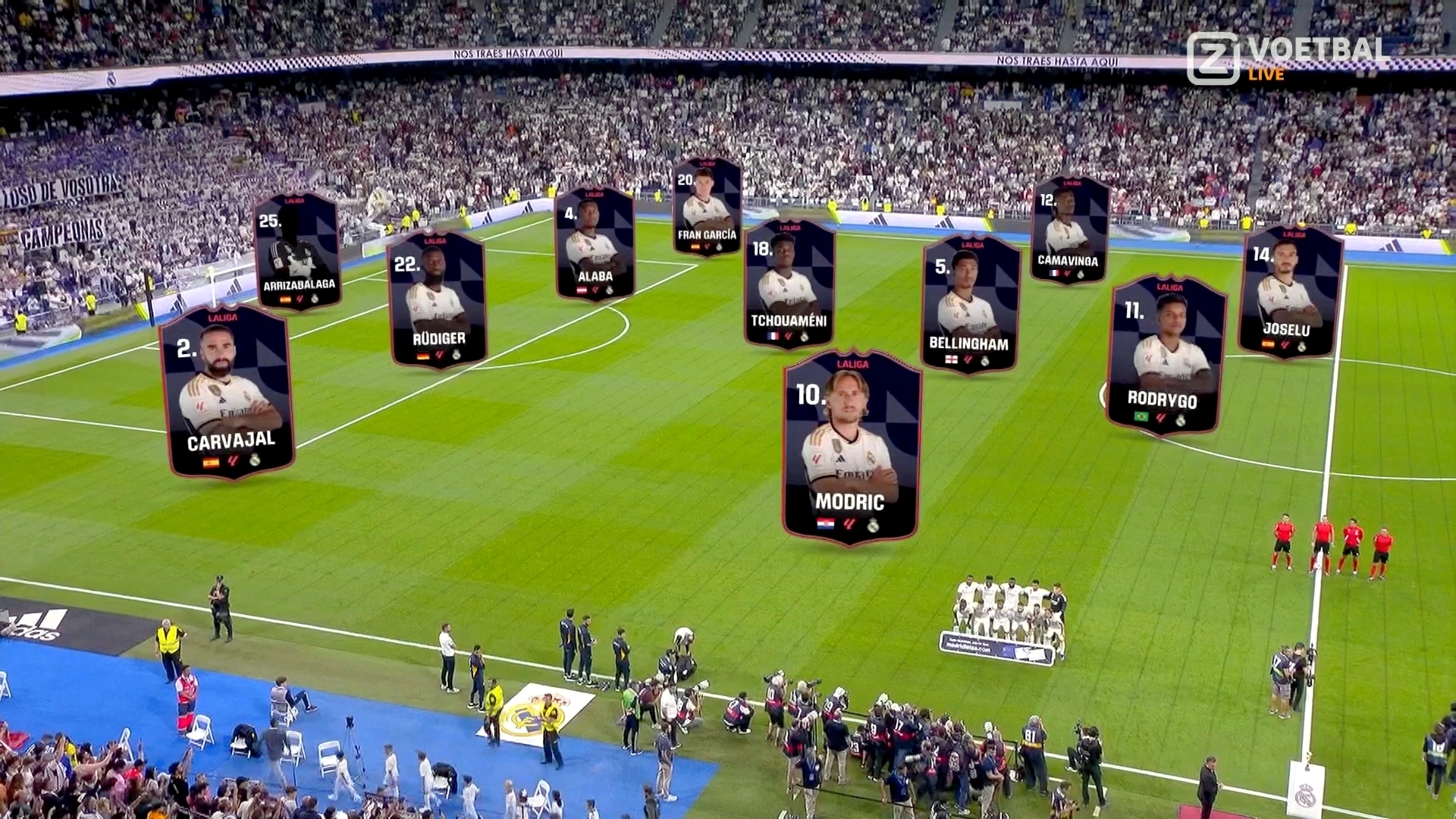The width and height of the screenshot is (1456, 819).
Task: Select the Tchouaméni number 18 card
Action: tap(789, 284)
